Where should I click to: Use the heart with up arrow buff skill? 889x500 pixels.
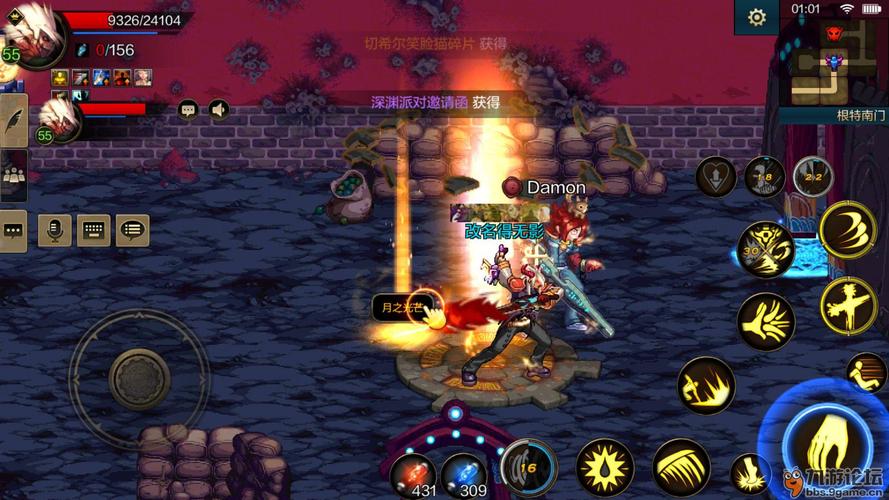point(716,177)
